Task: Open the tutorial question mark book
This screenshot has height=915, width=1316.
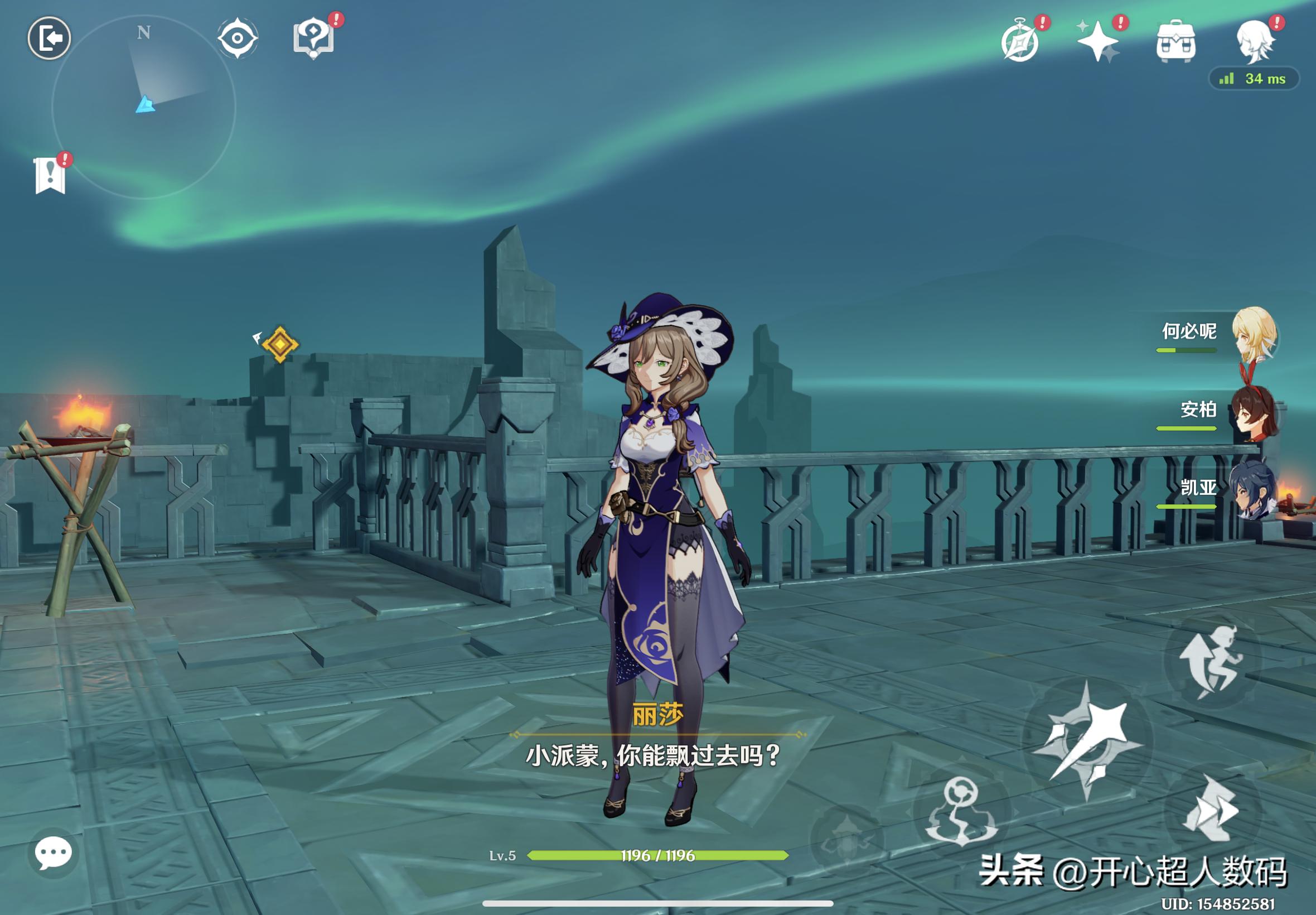Action: click(313, 38)
